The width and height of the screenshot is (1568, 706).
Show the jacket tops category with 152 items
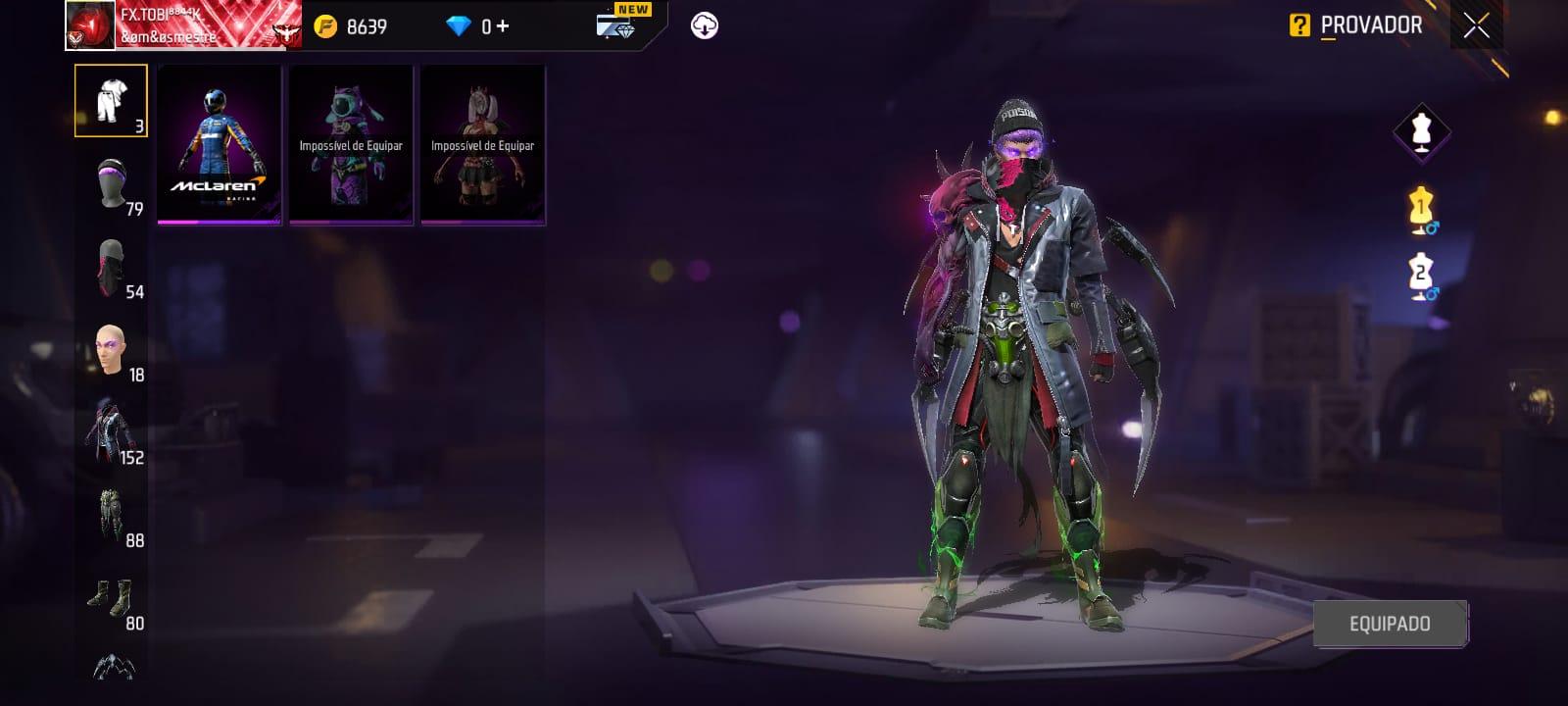point(113,432)
